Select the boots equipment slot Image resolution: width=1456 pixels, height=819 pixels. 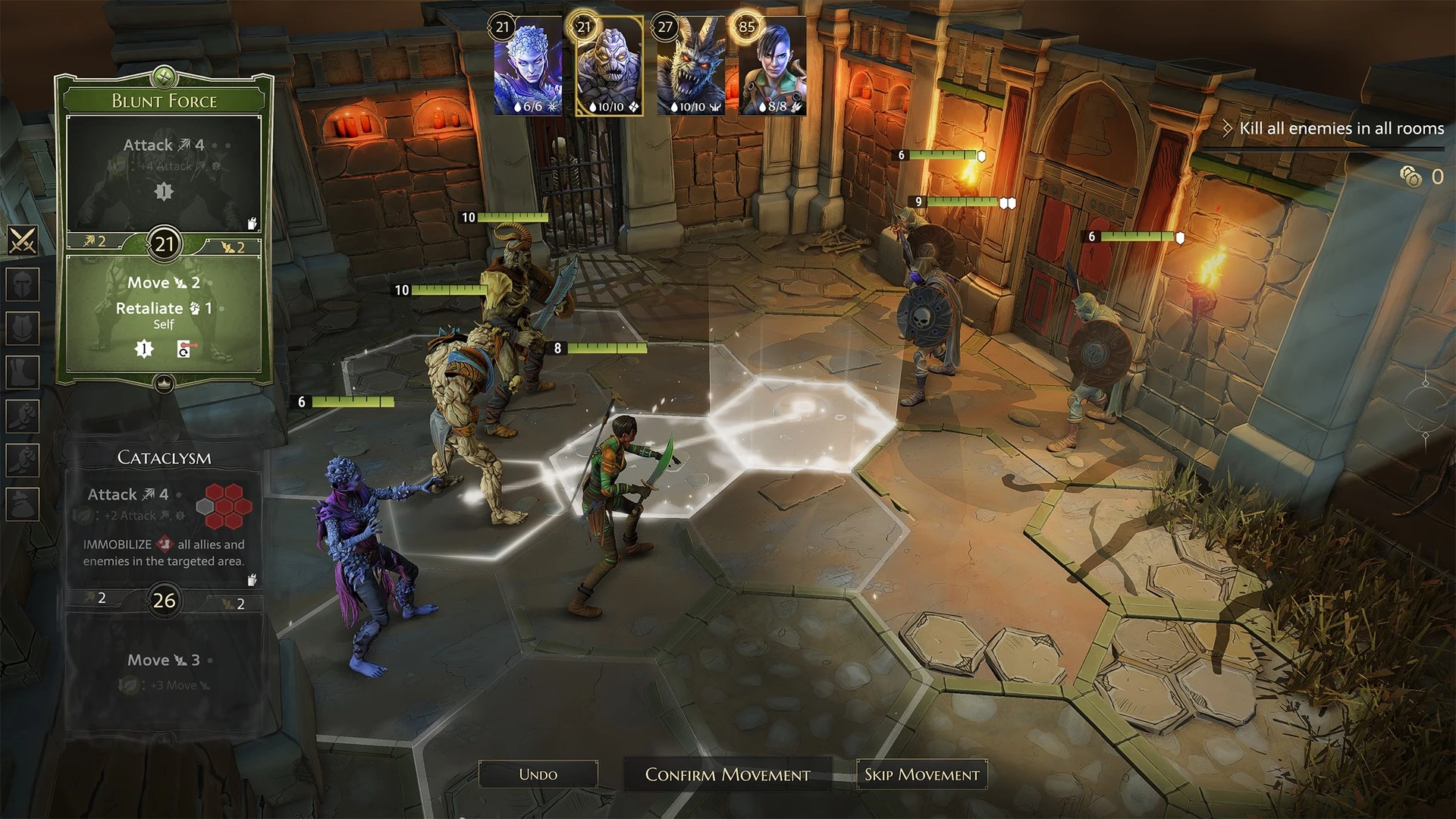pyautogui.click(x=23, y=372)
